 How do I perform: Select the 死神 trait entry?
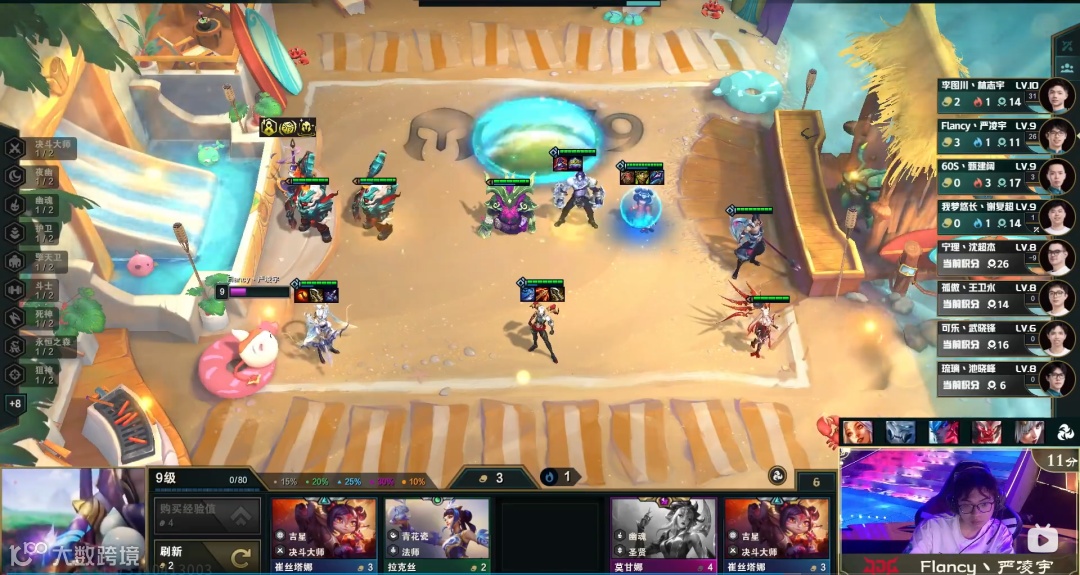tap(40, 318)
